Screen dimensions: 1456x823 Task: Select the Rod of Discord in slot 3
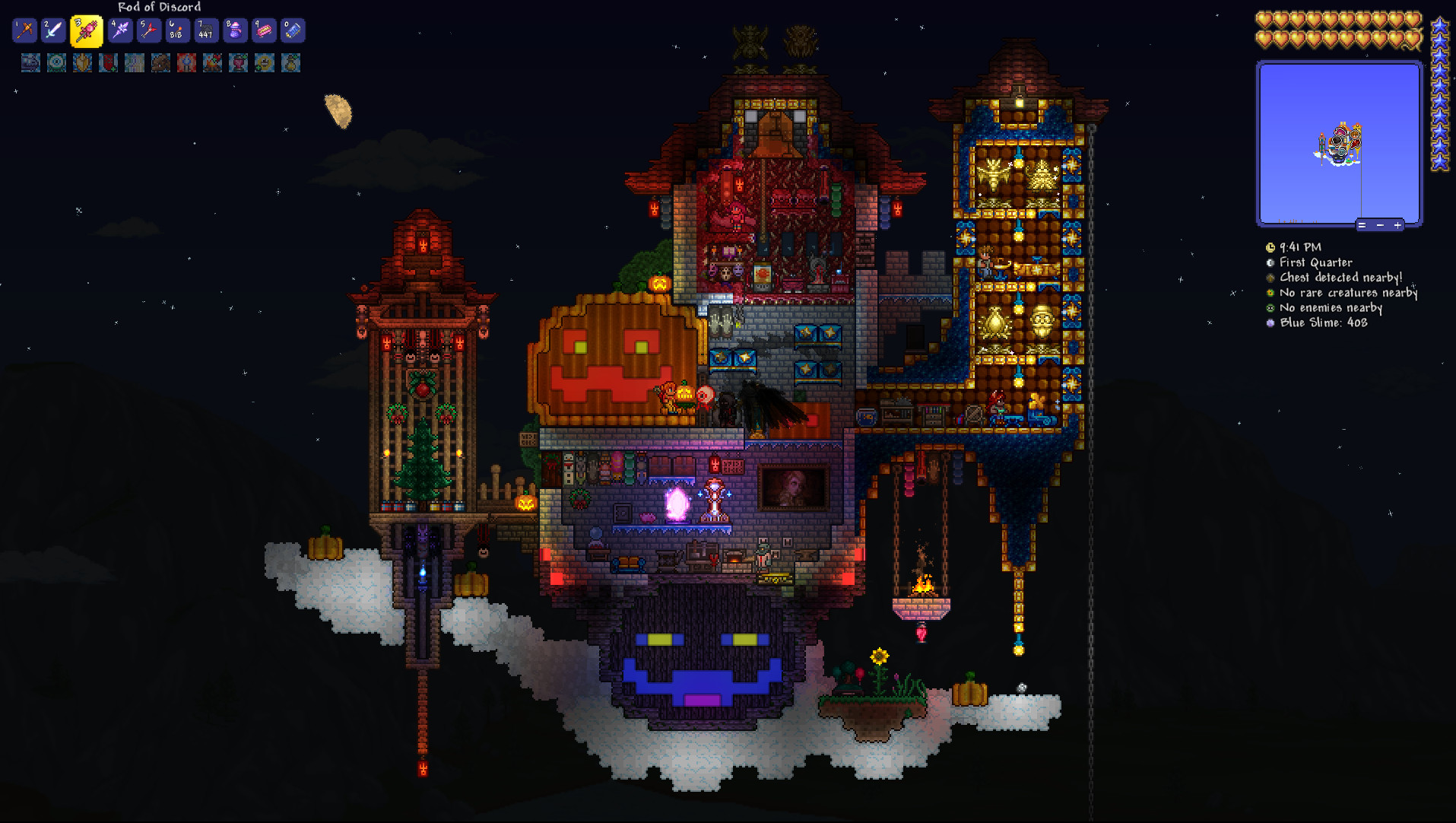click(x=86, y=30)
